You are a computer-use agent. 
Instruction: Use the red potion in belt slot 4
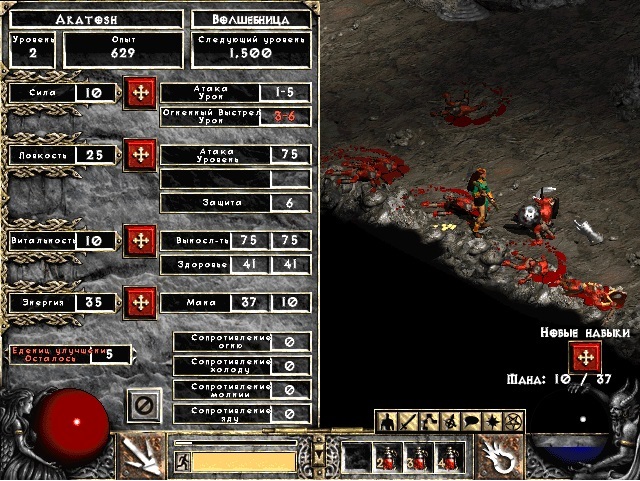click(x=449, y=457)
